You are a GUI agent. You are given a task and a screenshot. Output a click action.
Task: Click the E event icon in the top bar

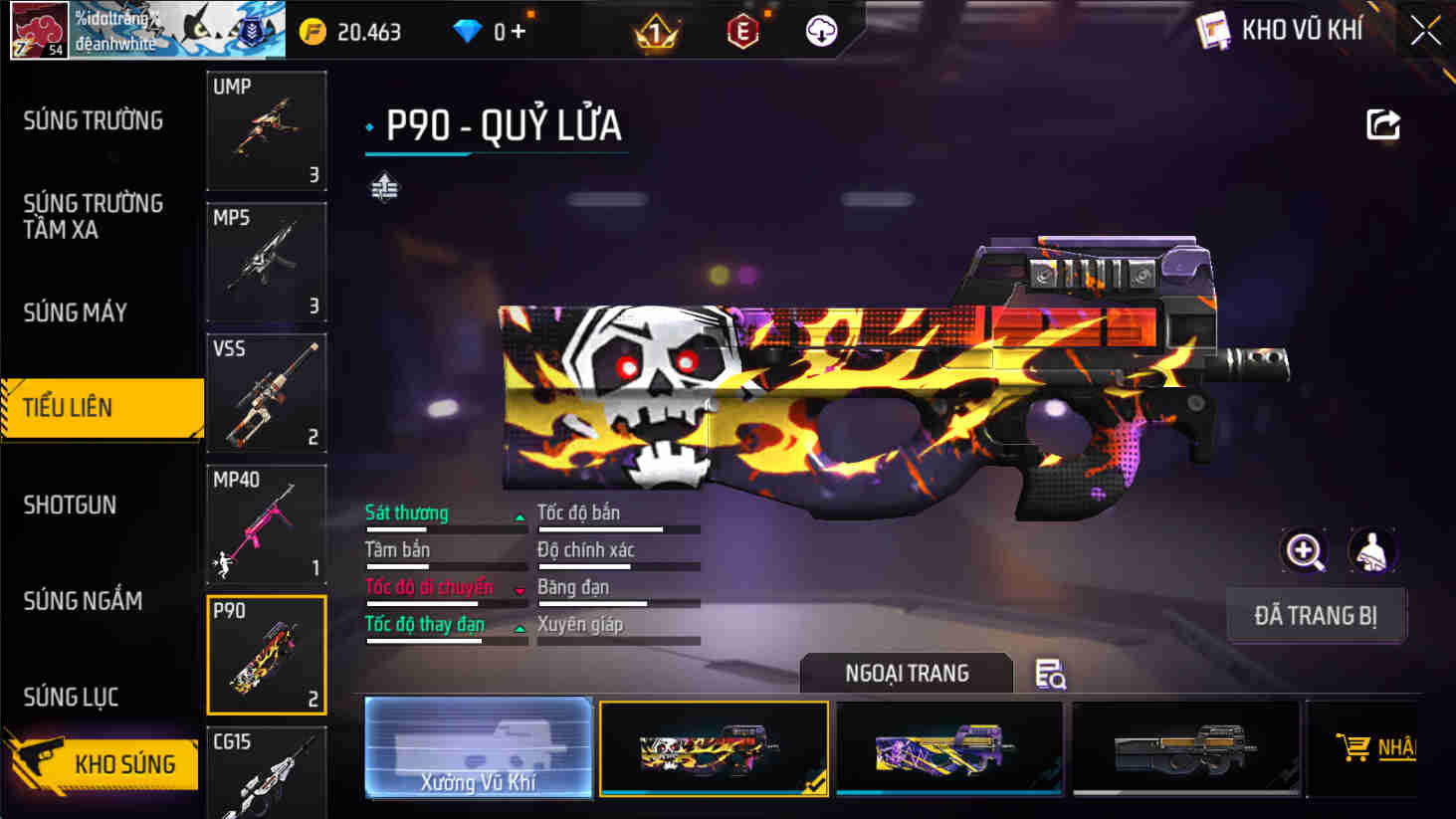(x=740, y=31)
